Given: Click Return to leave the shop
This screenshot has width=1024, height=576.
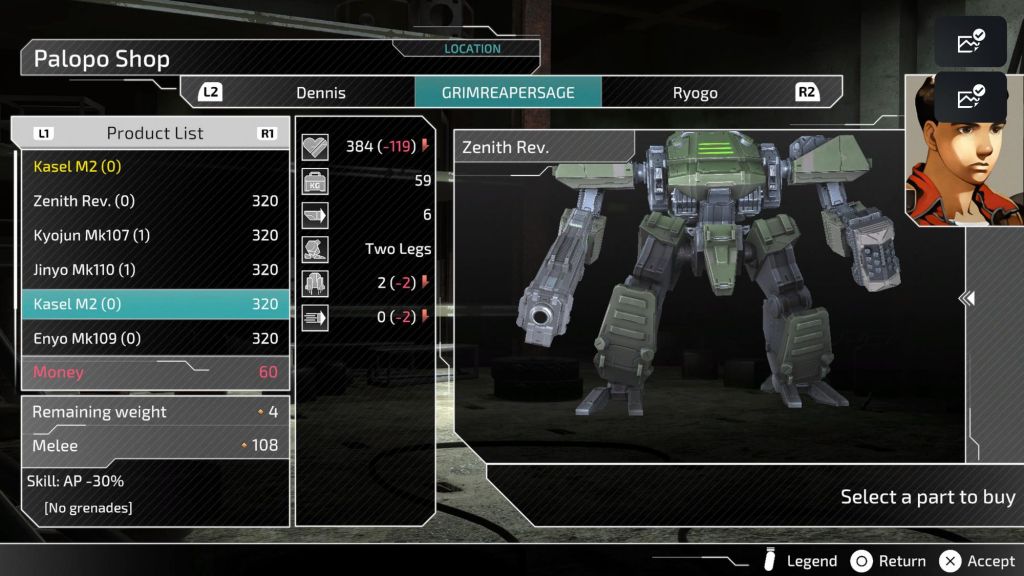Looking at the screenshot, I should (x=888, y=561).
